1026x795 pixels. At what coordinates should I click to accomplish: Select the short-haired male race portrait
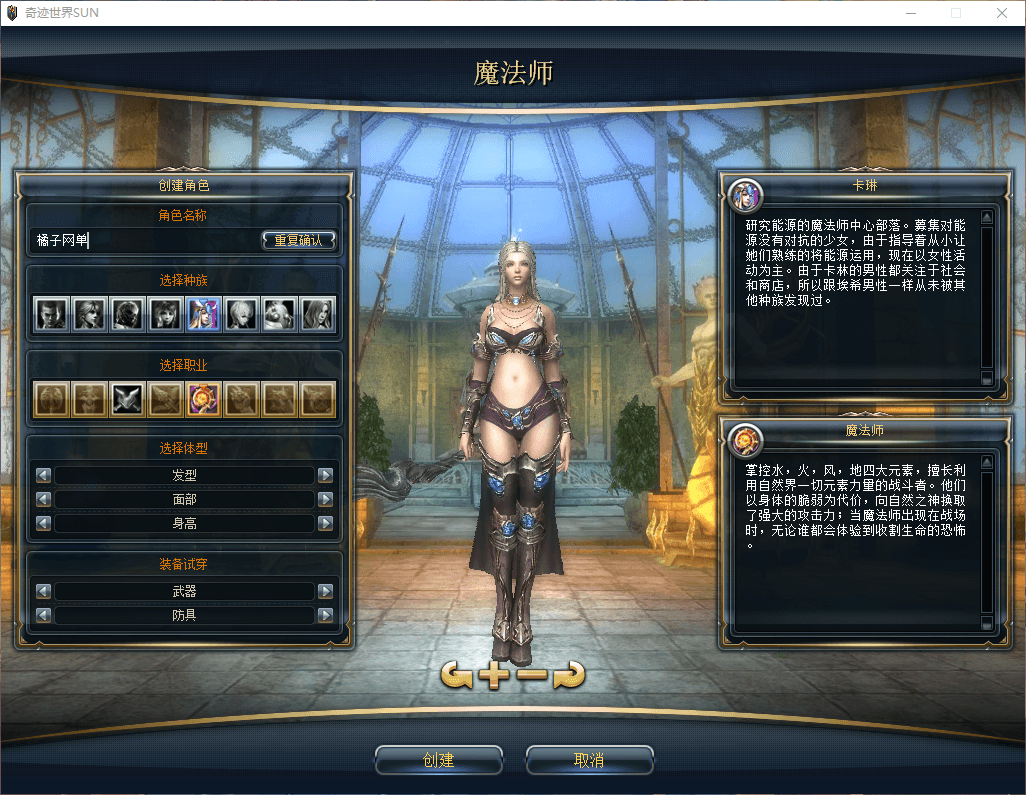click(51, 314)
